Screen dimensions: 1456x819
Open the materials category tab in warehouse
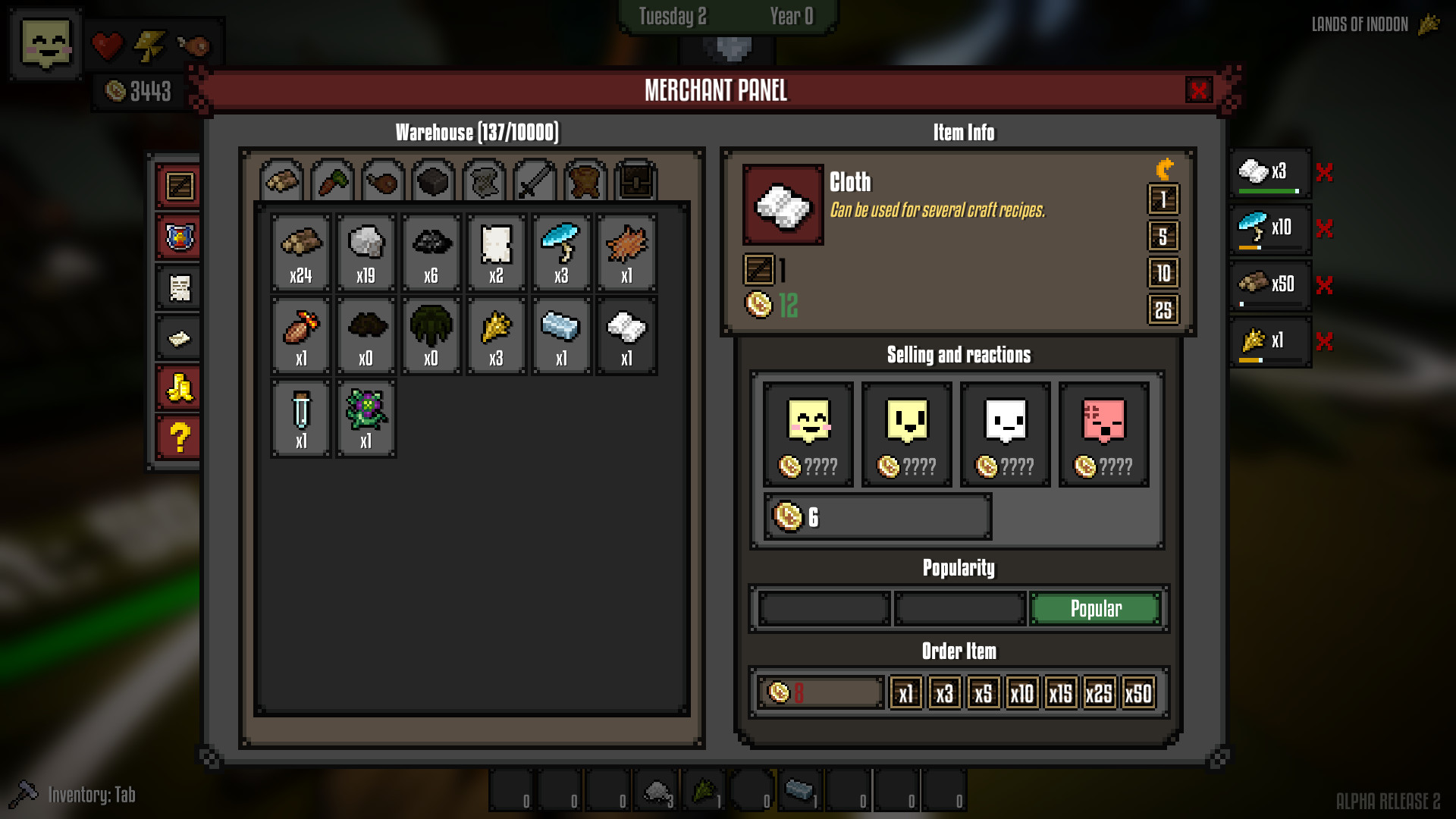281,180
